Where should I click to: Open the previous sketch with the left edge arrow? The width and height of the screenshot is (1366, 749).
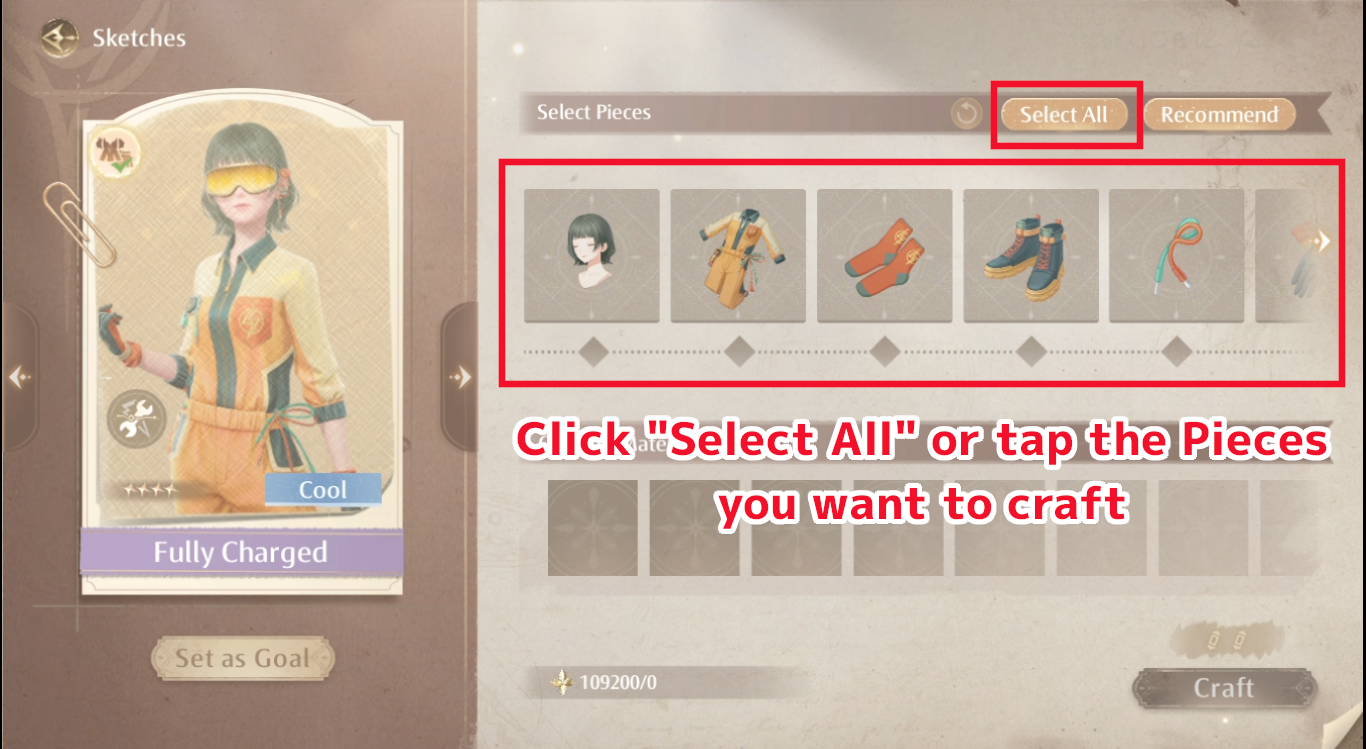[17, 375]
